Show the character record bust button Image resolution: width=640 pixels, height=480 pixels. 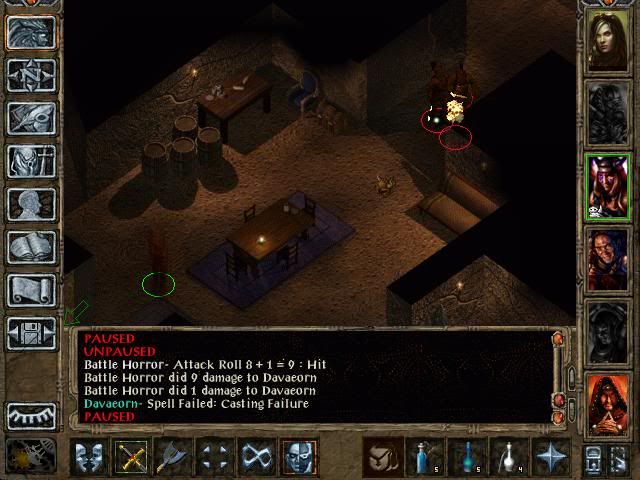pos(31,204)
